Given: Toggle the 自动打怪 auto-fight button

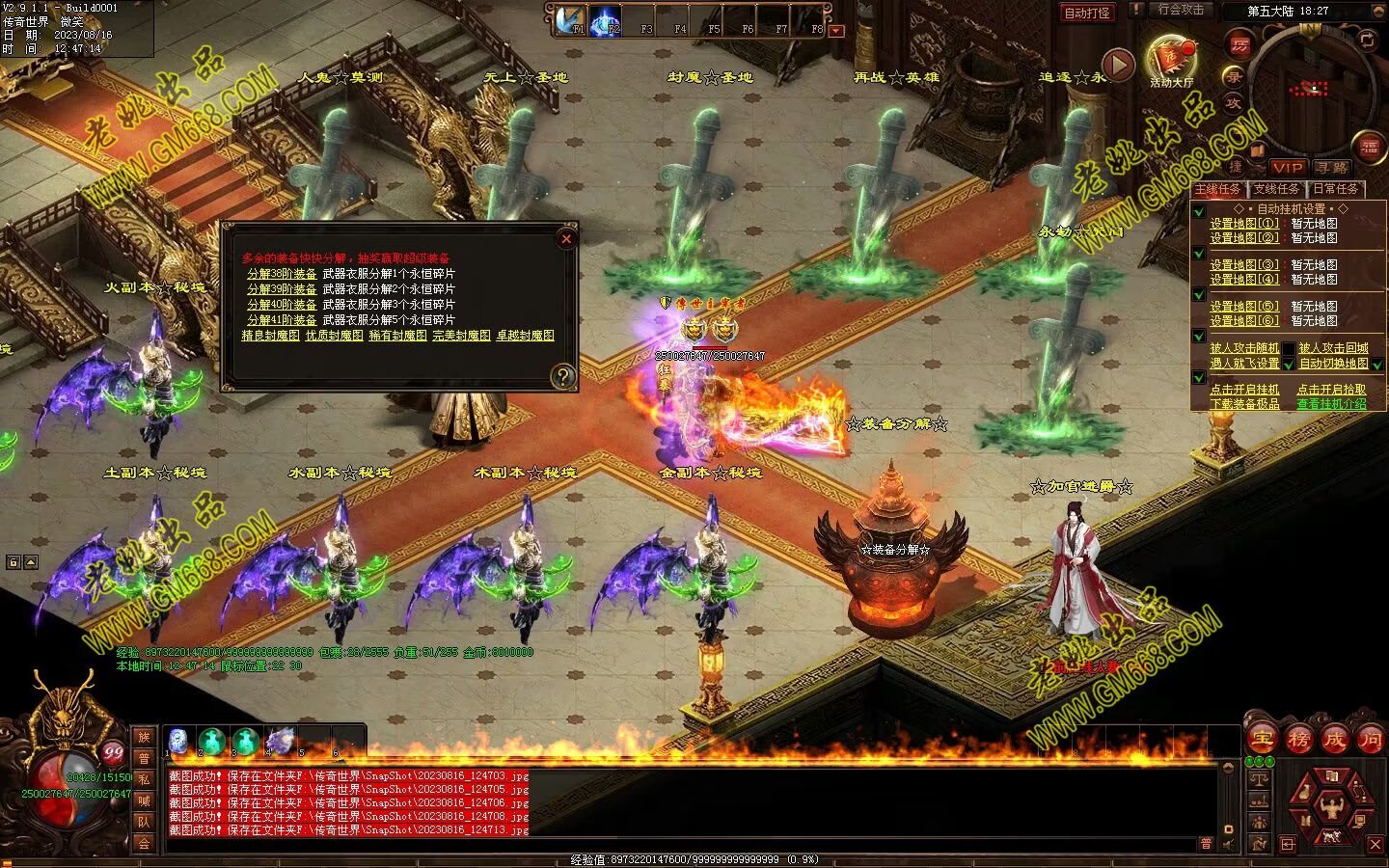Looking at the screenshot, I should coord(1086,13).
